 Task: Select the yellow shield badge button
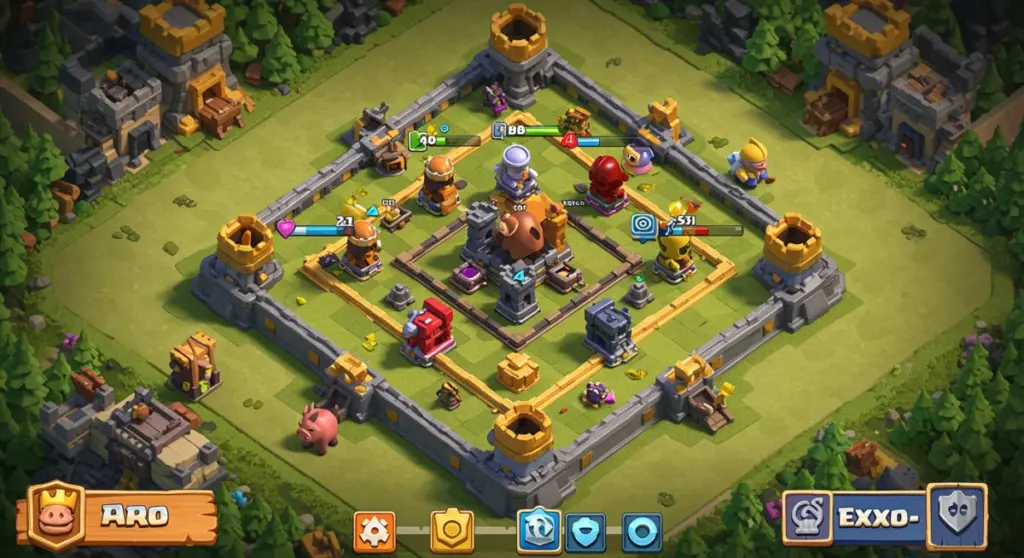tap(452, 531)
